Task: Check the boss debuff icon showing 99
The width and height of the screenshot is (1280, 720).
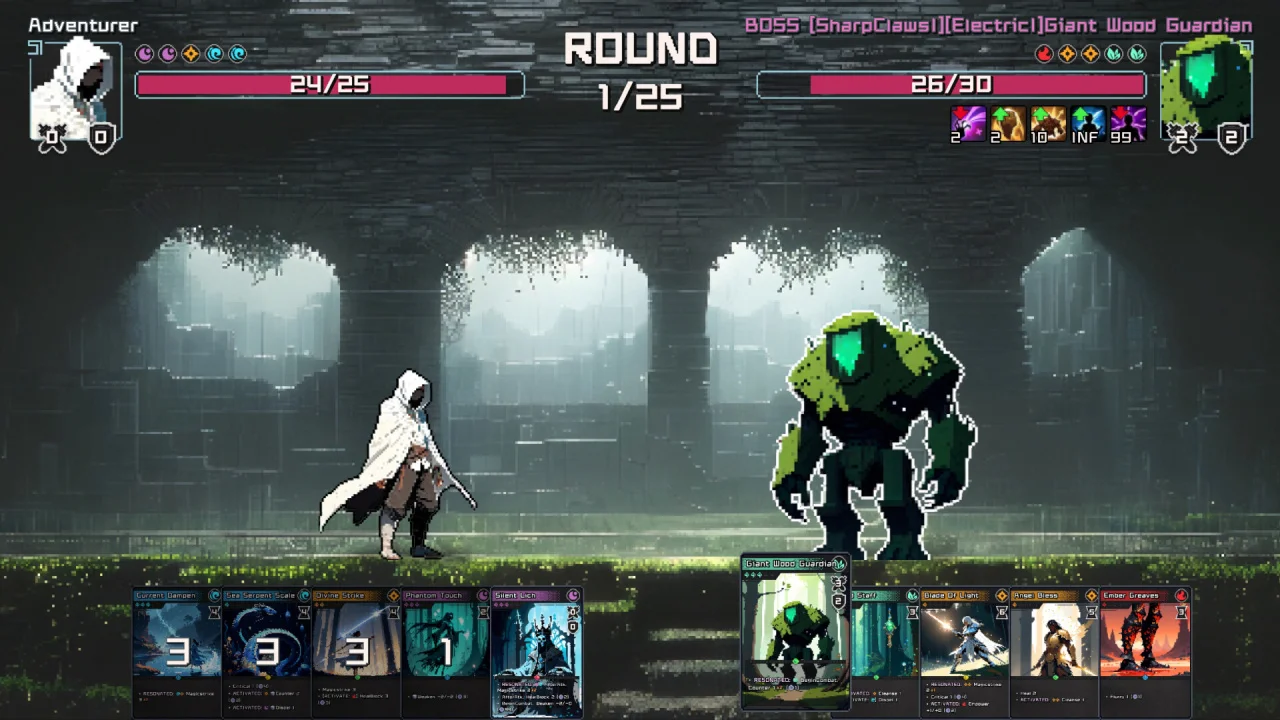Action: pyautogui.click(x=1128, y=125)
